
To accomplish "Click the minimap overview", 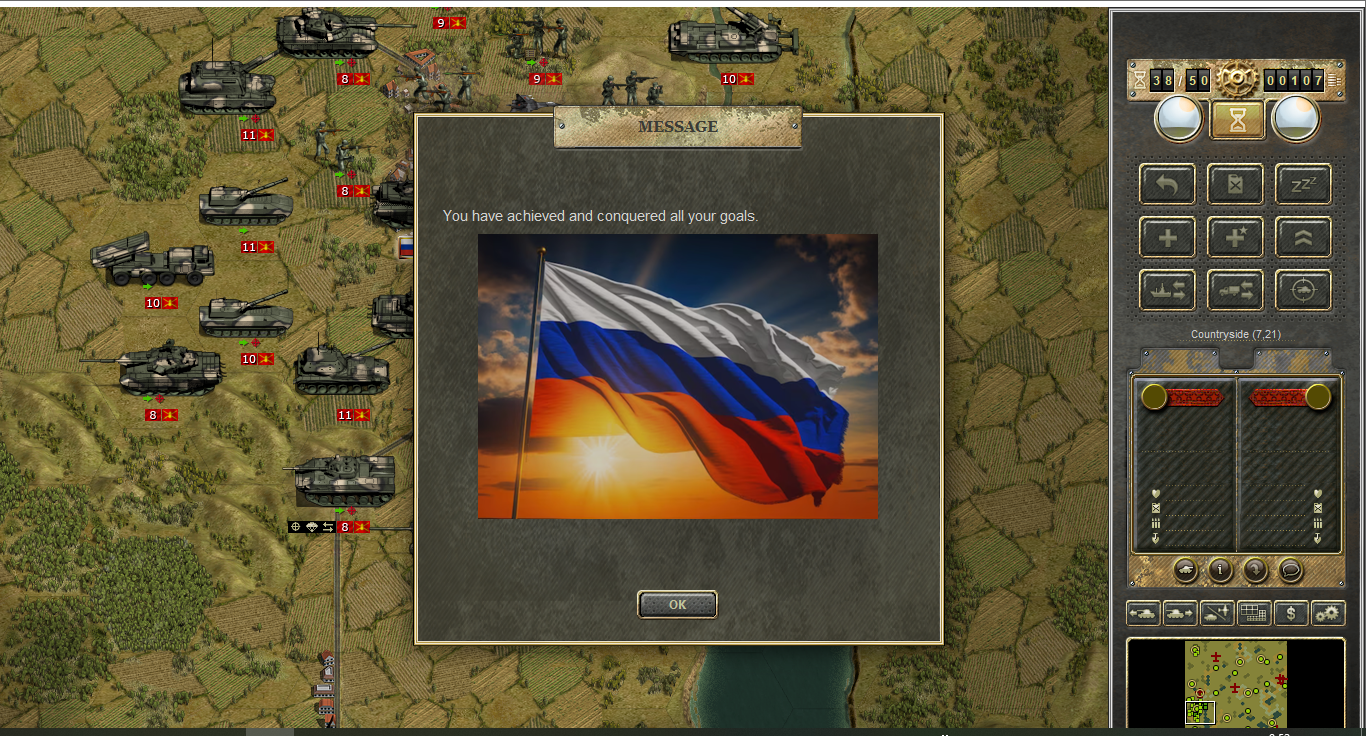I will click(x=1236, y=684).
